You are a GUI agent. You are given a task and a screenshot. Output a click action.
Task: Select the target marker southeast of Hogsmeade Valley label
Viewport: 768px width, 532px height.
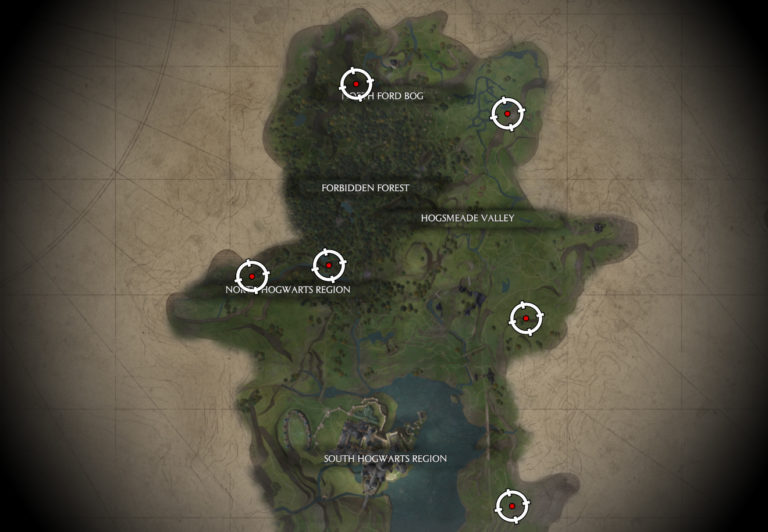[526, 319]
